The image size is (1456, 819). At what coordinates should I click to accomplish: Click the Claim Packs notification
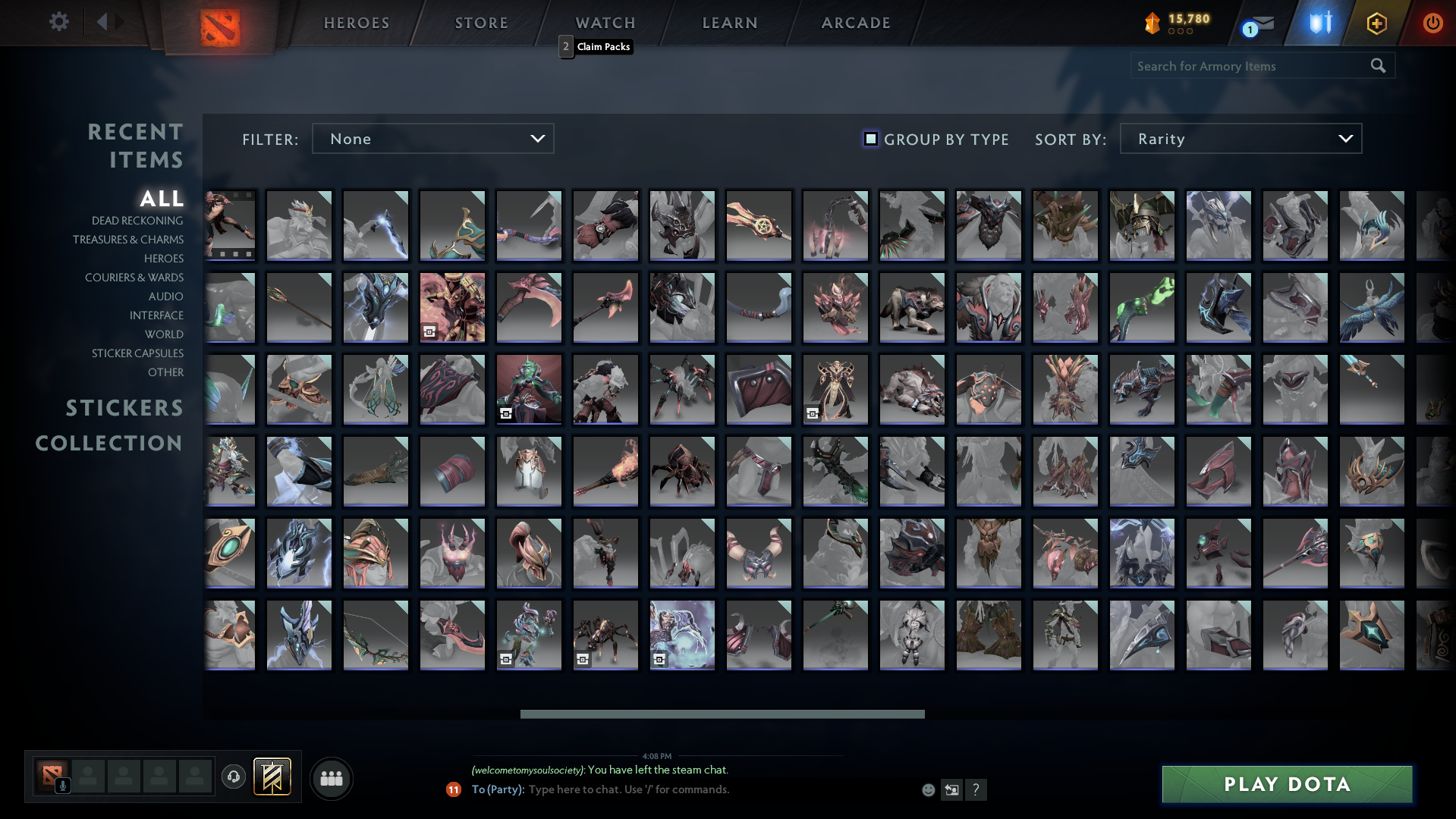point(597,46)
